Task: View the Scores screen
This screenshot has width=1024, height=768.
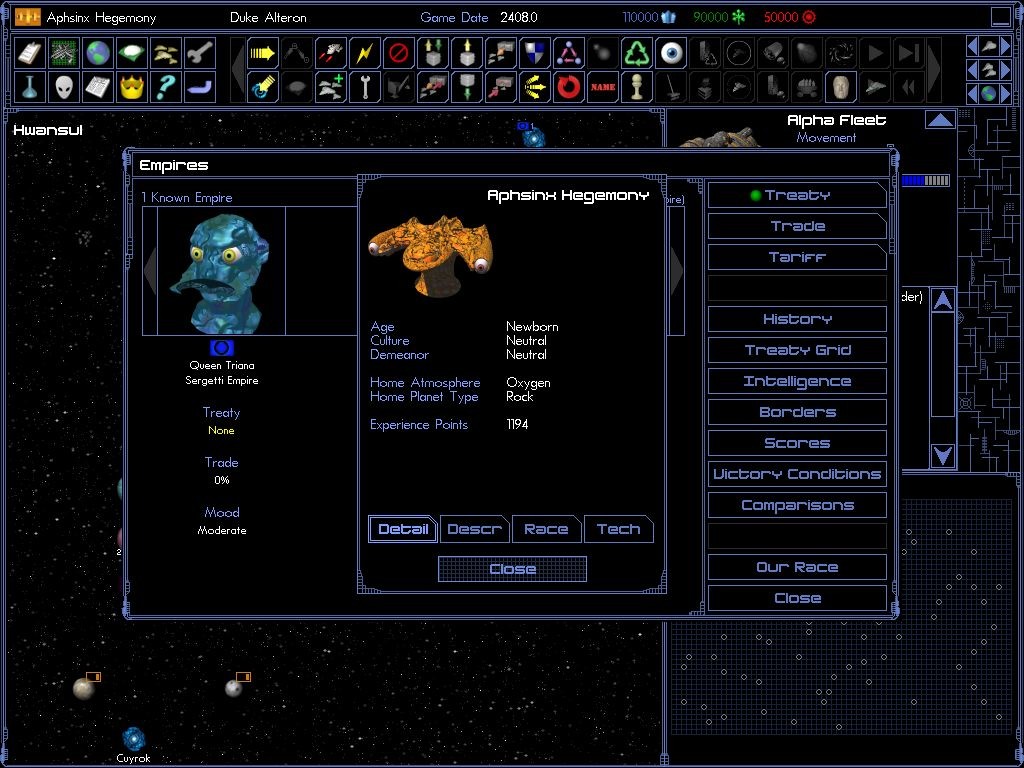Action: tap(797, 443)
